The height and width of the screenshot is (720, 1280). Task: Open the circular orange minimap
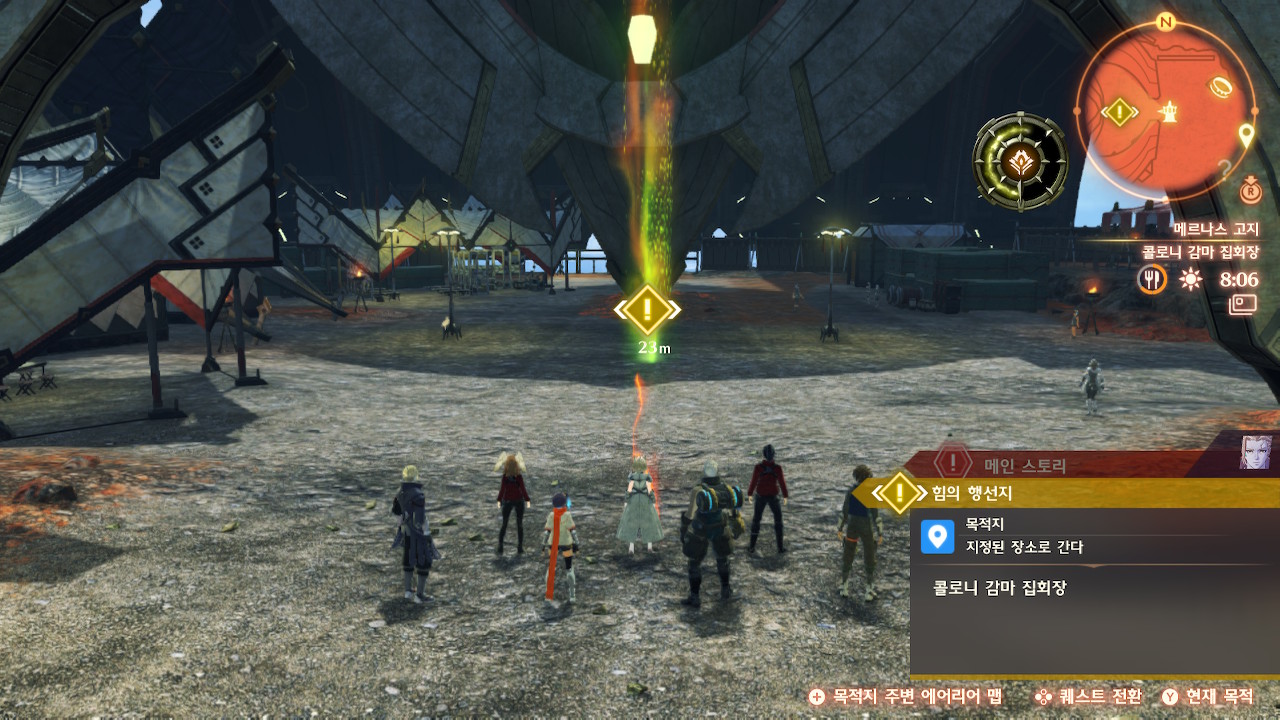(x=1164, y=111)
